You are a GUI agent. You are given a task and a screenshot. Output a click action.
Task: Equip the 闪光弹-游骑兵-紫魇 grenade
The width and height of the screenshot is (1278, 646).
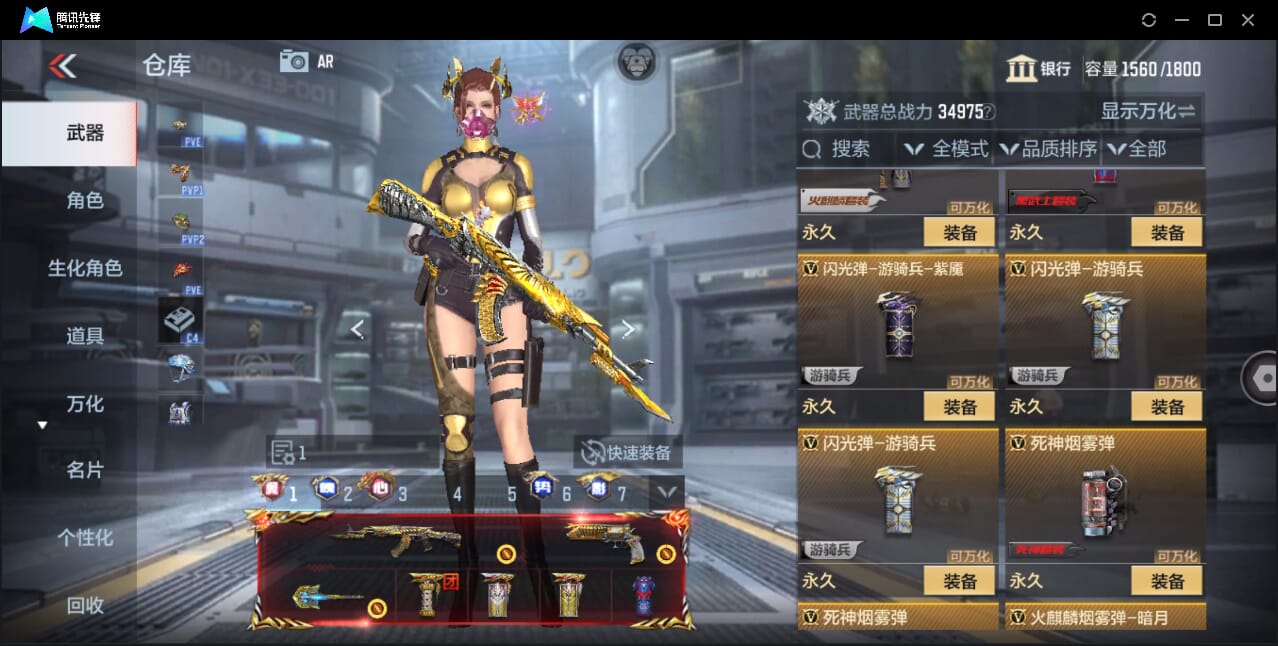(959, 407)
